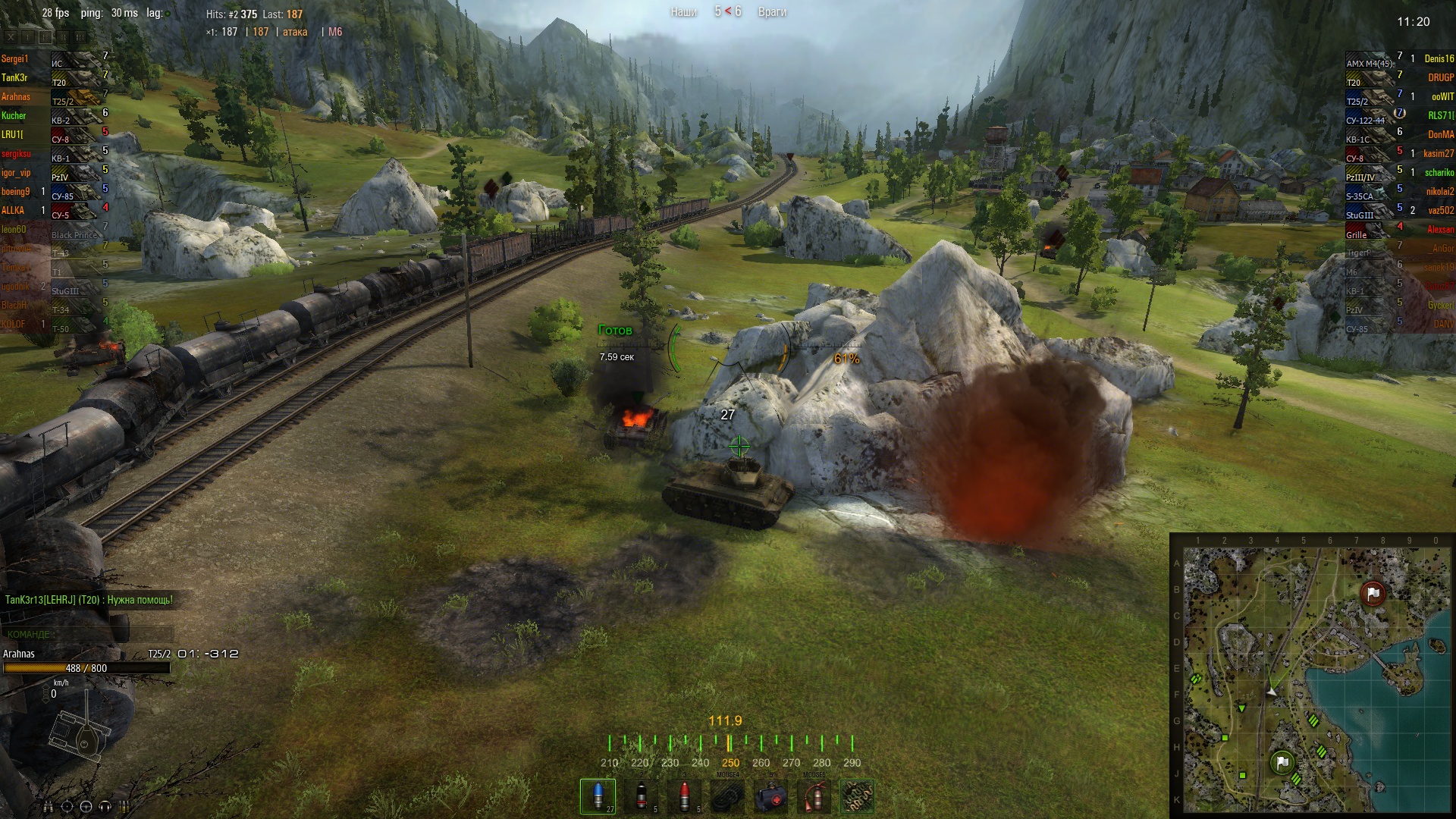
Task: Select the blue-tipped shell with 27 rounds
Action: (x=598, y=795)
